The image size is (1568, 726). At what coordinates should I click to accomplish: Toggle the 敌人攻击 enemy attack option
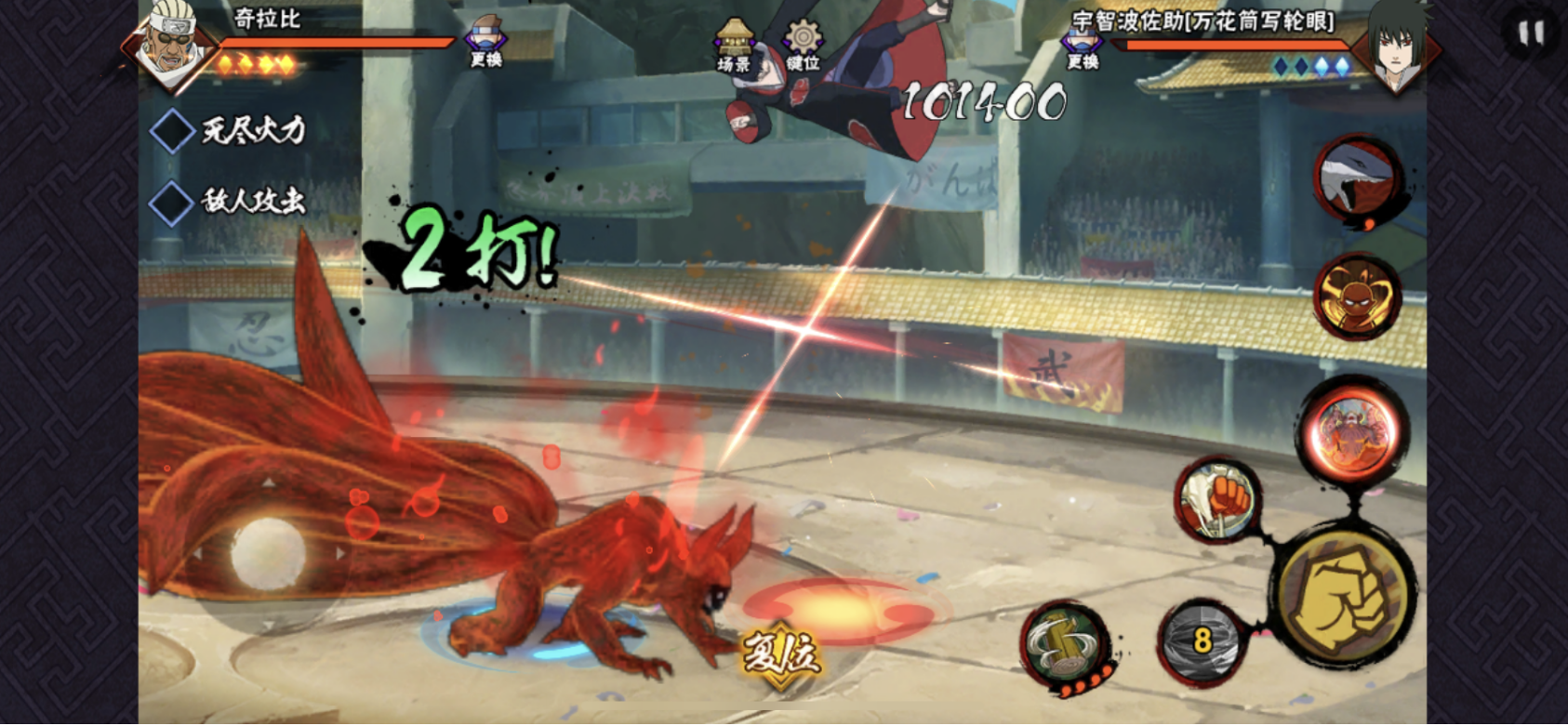tap(173, 202)
